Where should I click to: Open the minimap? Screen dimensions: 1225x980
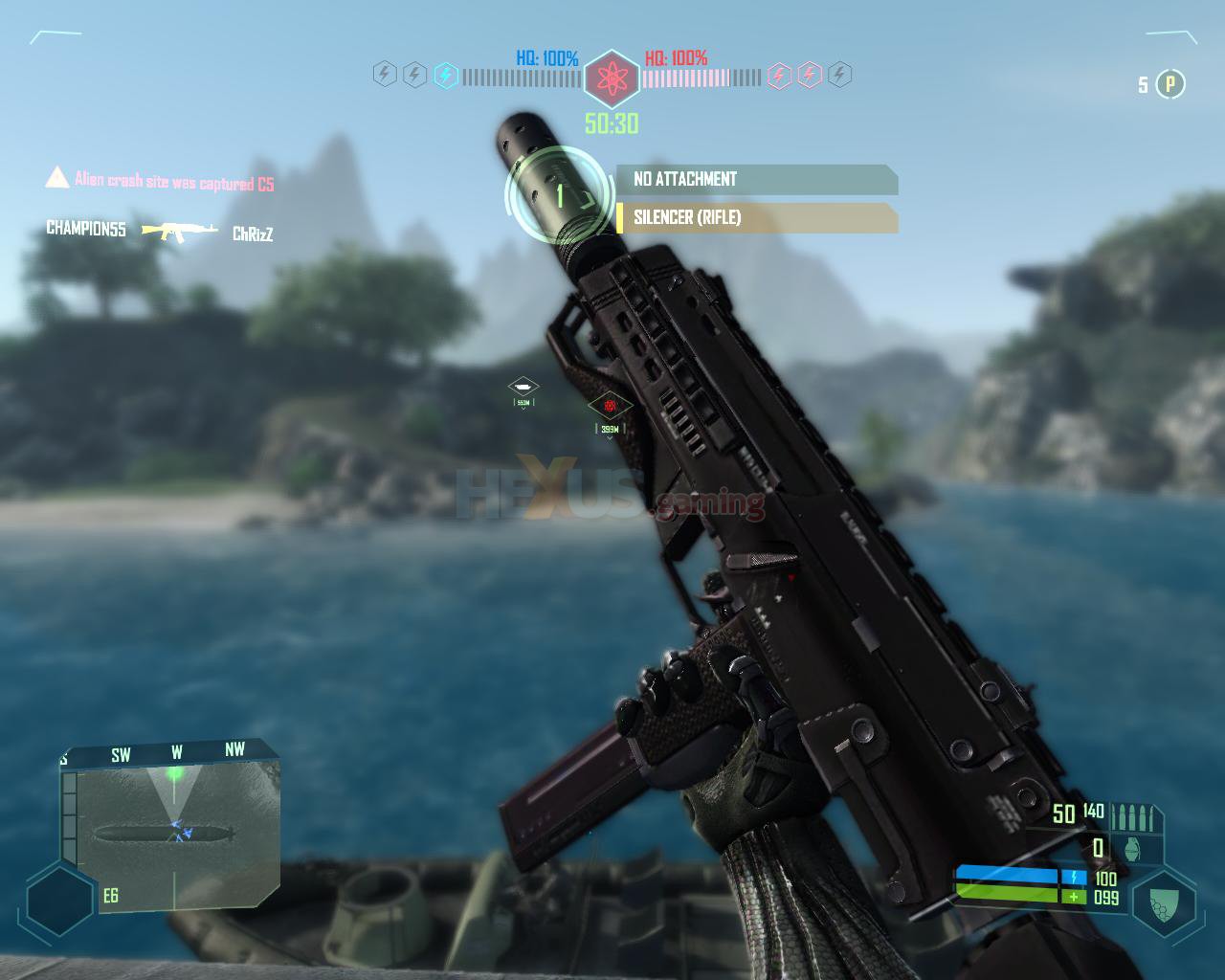[172, 828]
